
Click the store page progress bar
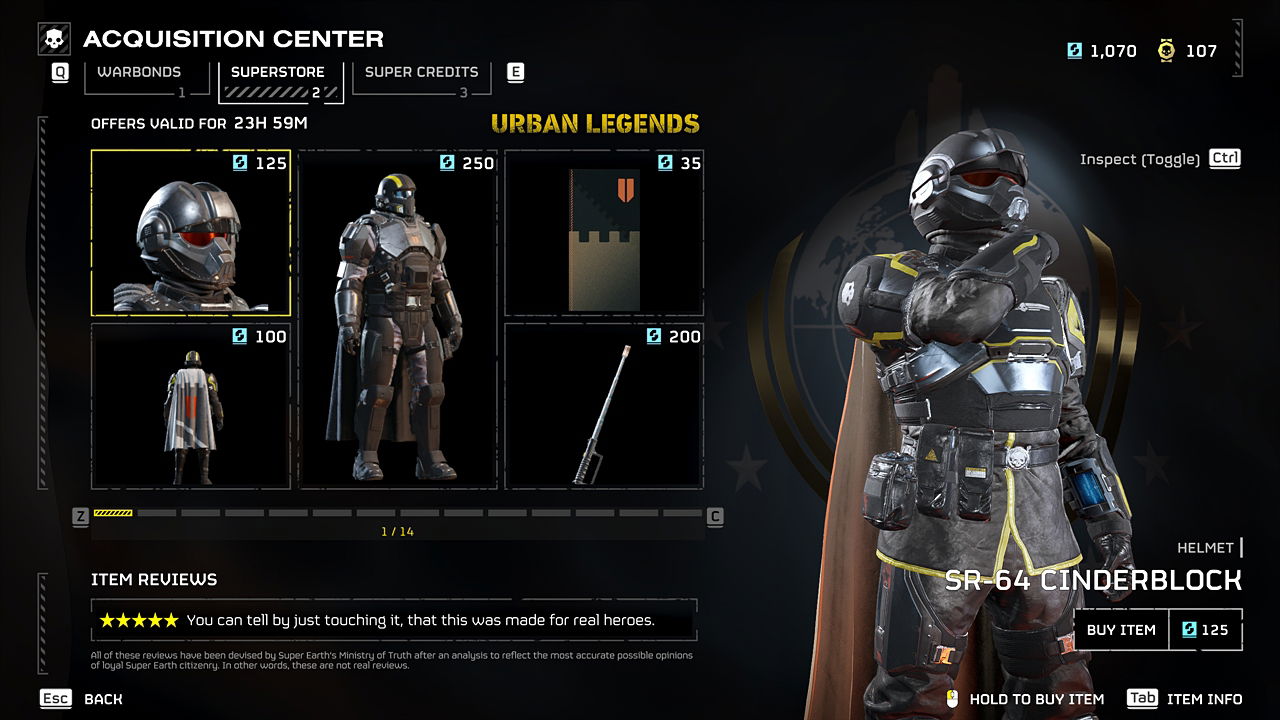[x=398, y=513]
